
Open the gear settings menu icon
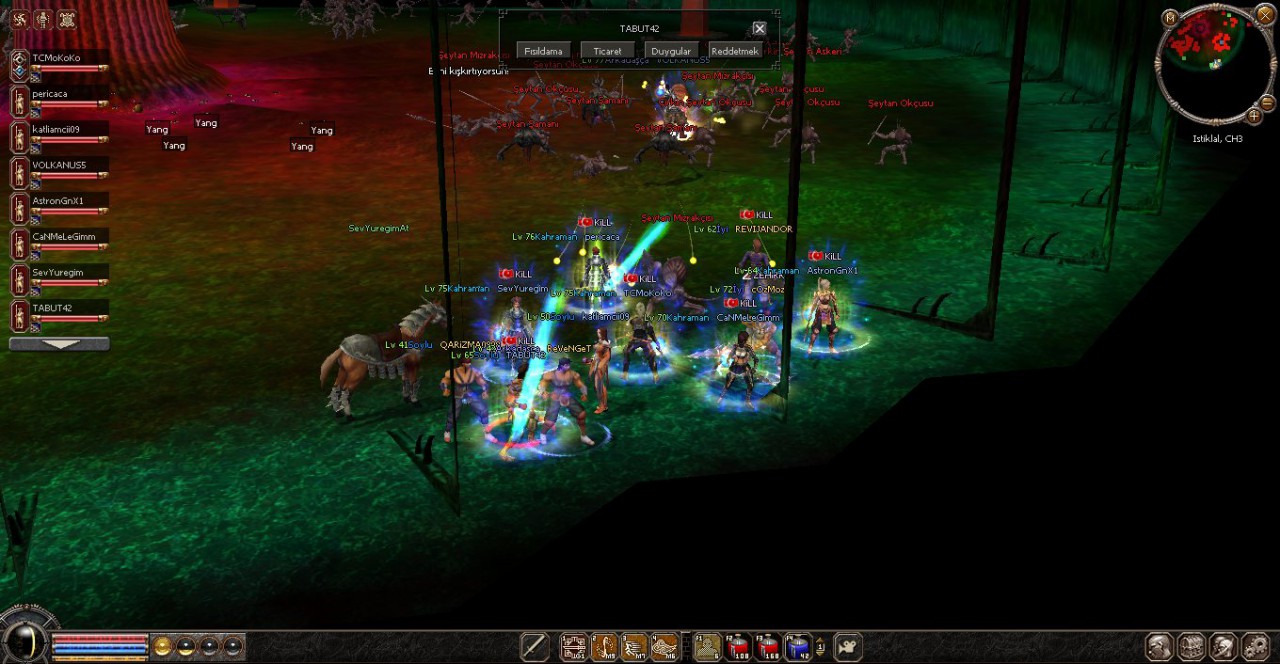click(1255, 647)
